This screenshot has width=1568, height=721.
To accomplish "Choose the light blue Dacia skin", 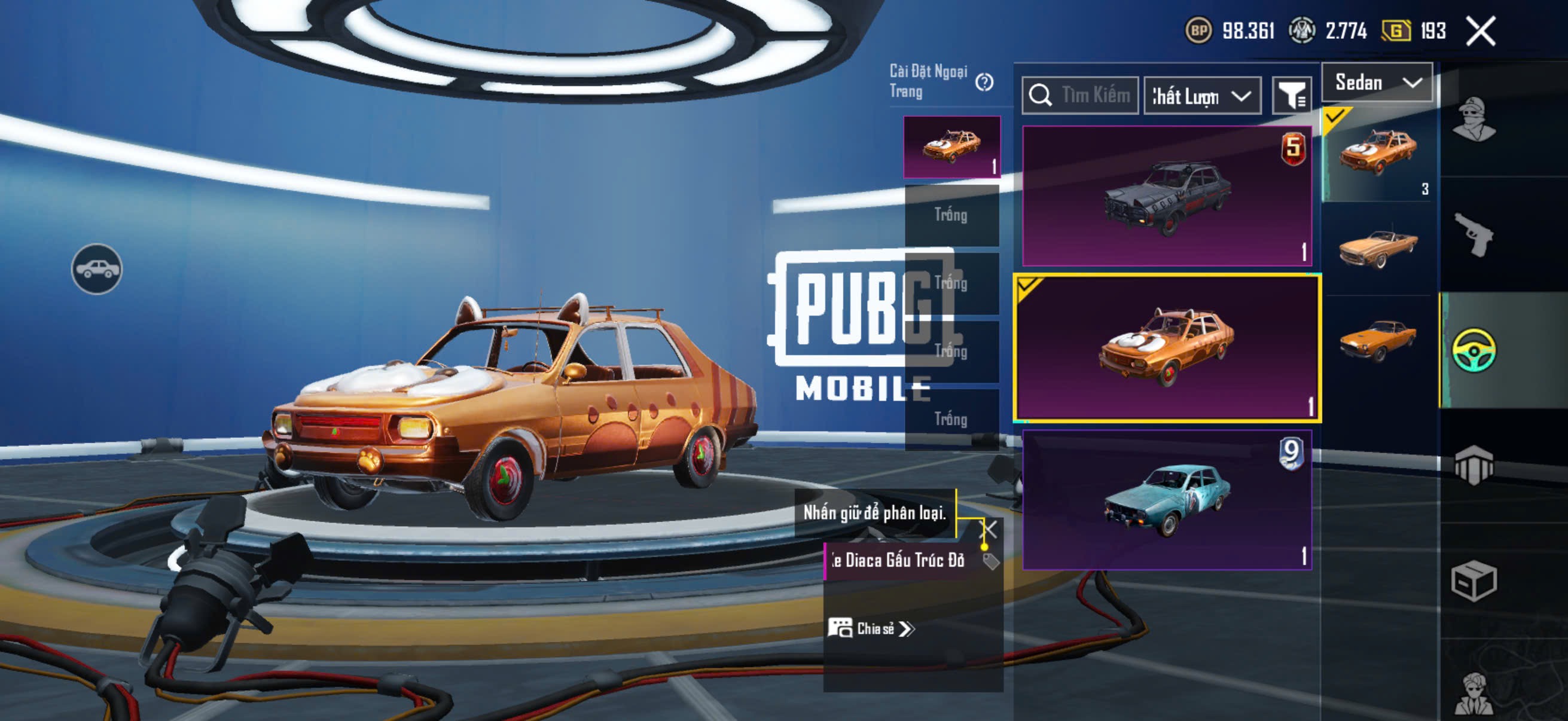I will click(x=1166, y=500).
